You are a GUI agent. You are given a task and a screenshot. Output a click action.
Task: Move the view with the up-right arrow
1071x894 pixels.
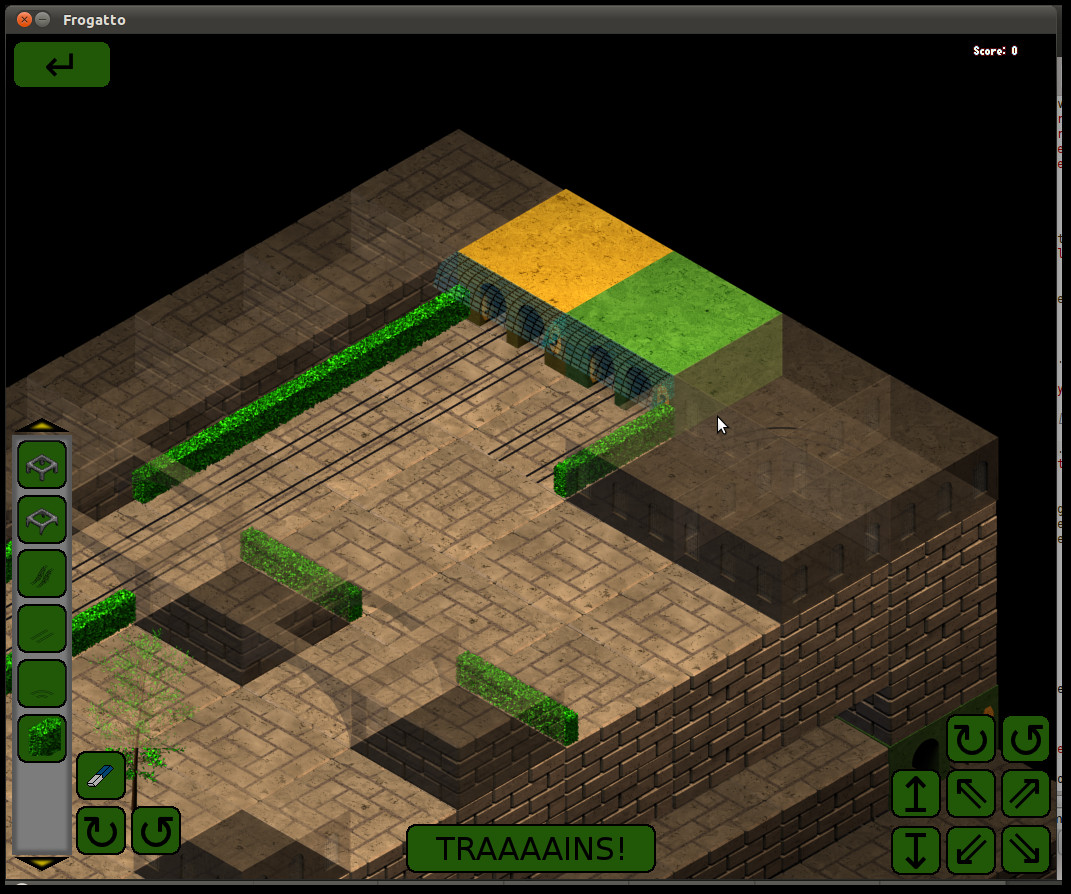(1026, 794)
